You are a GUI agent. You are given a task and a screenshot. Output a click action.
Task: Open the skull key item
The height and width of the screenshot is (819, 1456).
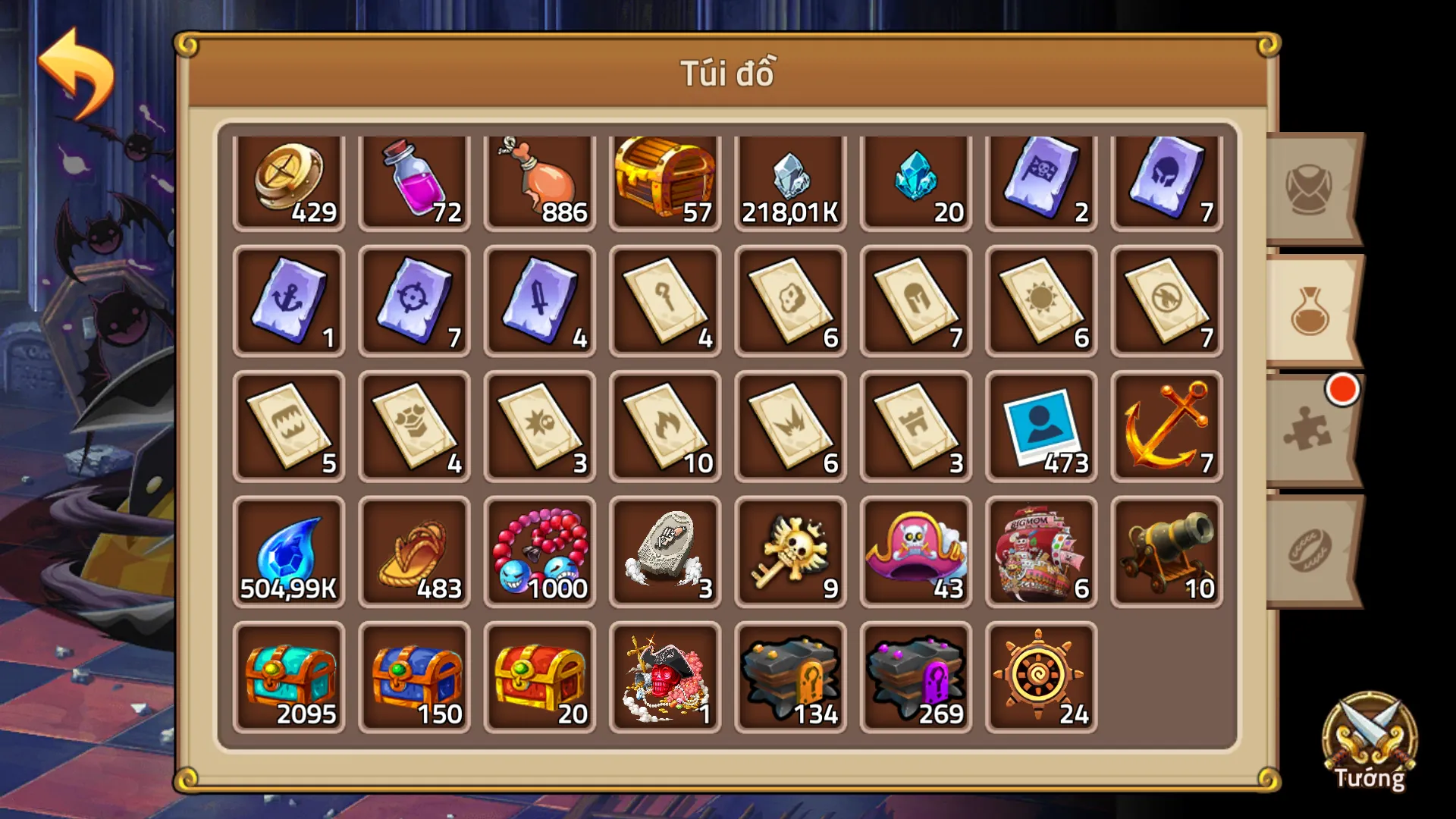click(791, 551)
